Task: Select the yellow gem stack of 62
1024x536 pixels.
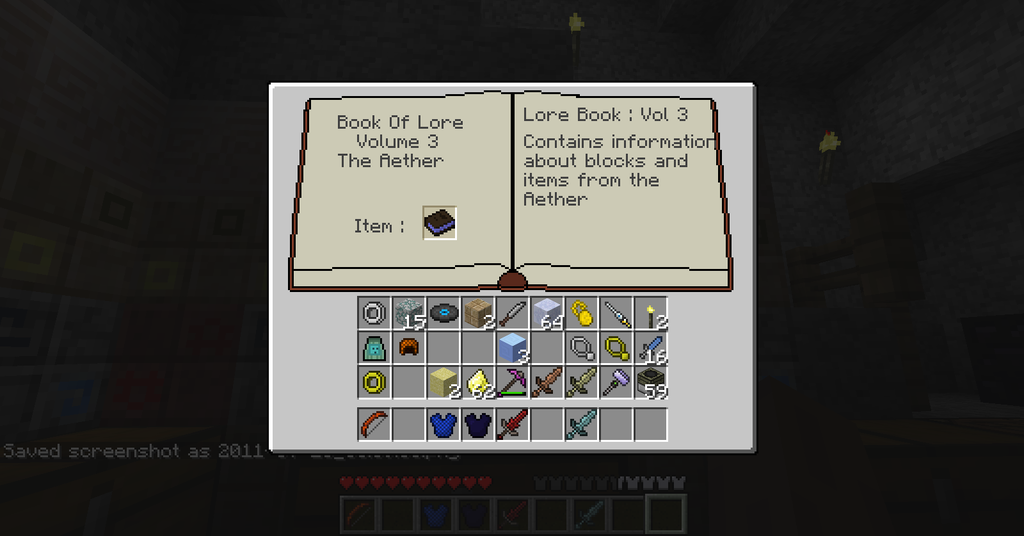Action: click(x=477, y=382)
